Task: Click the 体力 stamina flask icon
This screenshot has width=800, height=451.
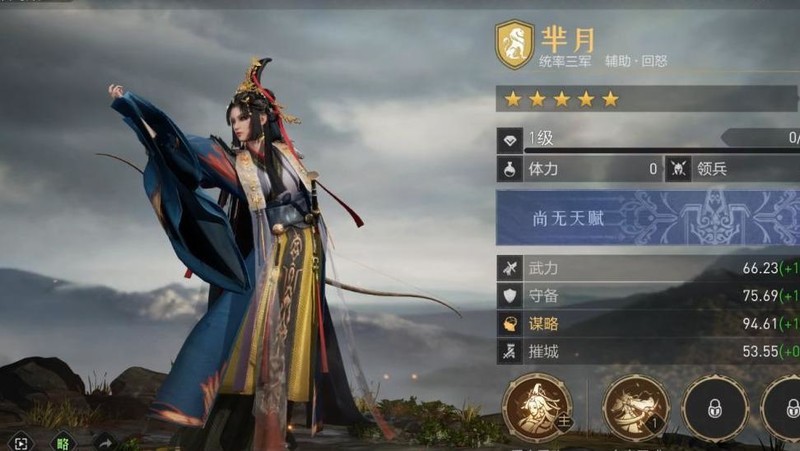Action: (x=510, y=169)
